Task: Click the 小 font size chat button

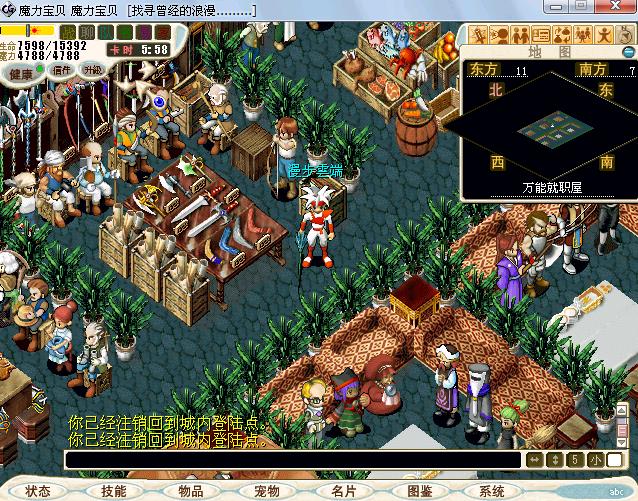Action: tap(596, 460)
